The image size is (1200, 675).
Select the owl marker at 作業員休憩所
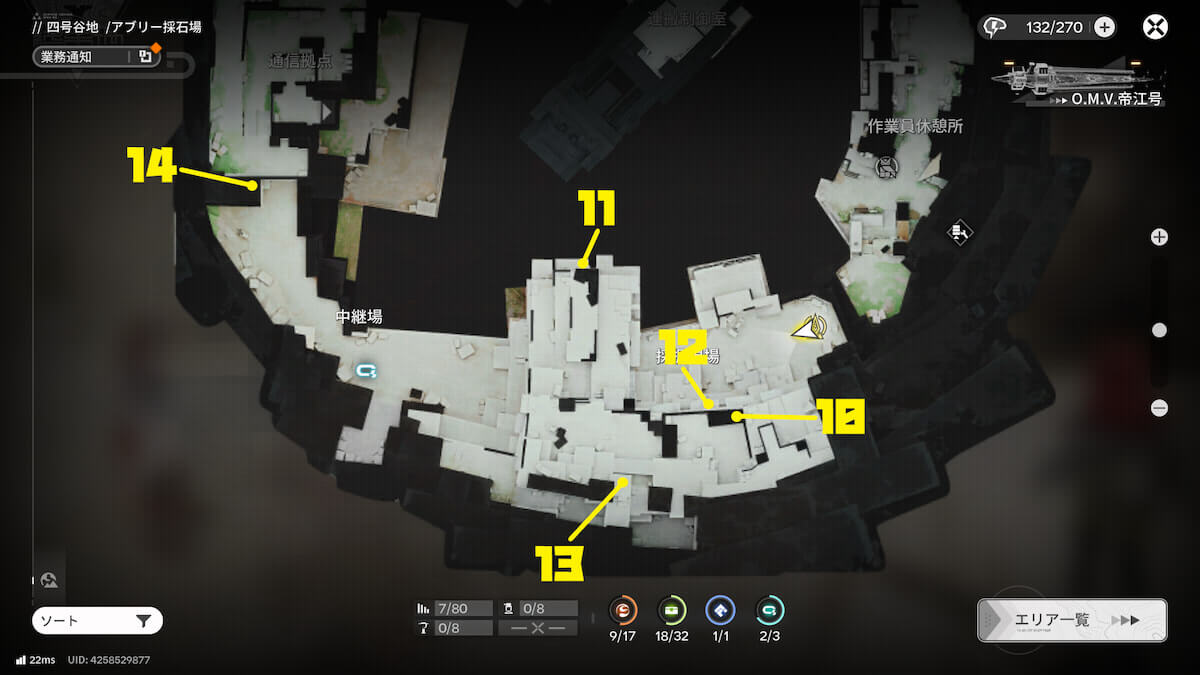[885, 166]
